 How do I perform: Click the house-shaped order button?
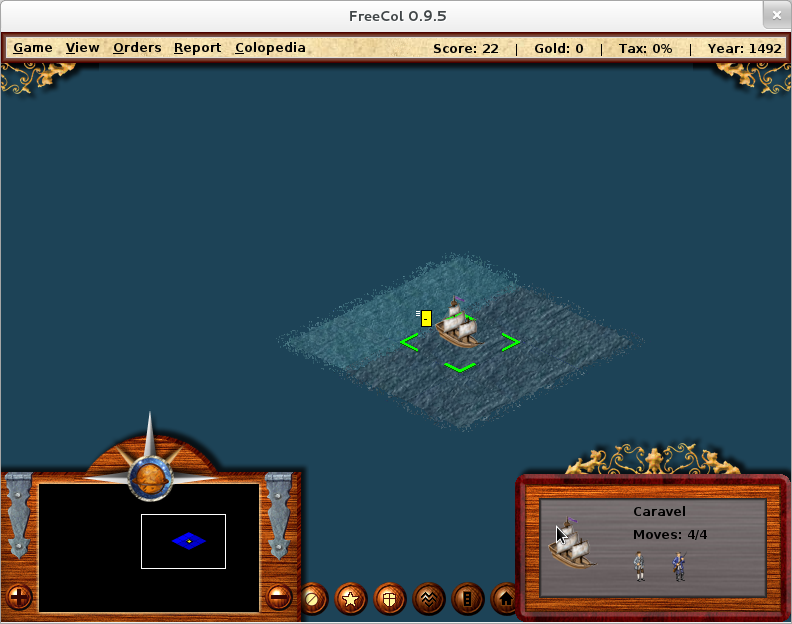click(506, 599)
